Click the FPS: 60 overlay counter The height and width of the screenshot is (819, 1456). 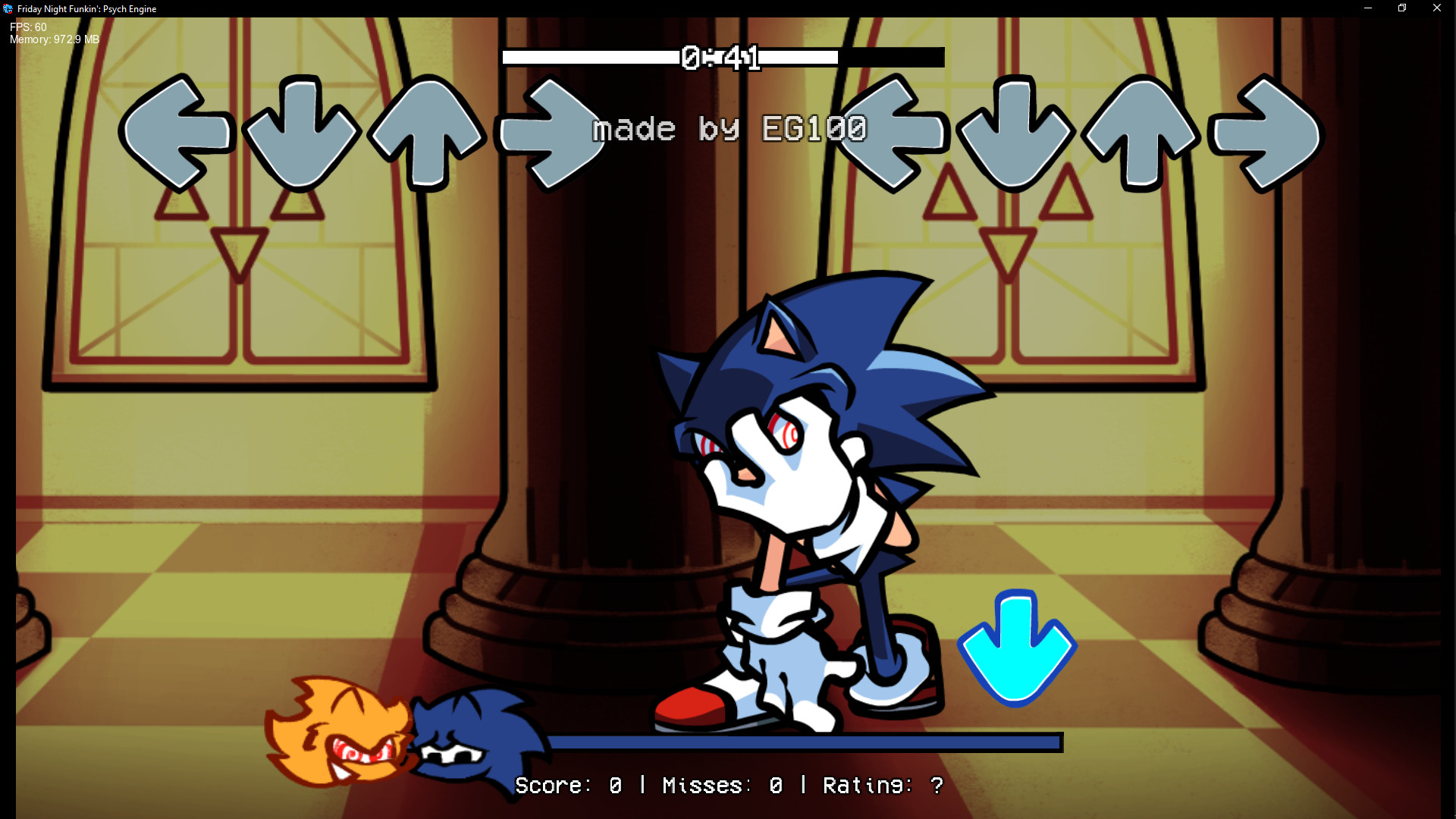click(x=27, y=26)
